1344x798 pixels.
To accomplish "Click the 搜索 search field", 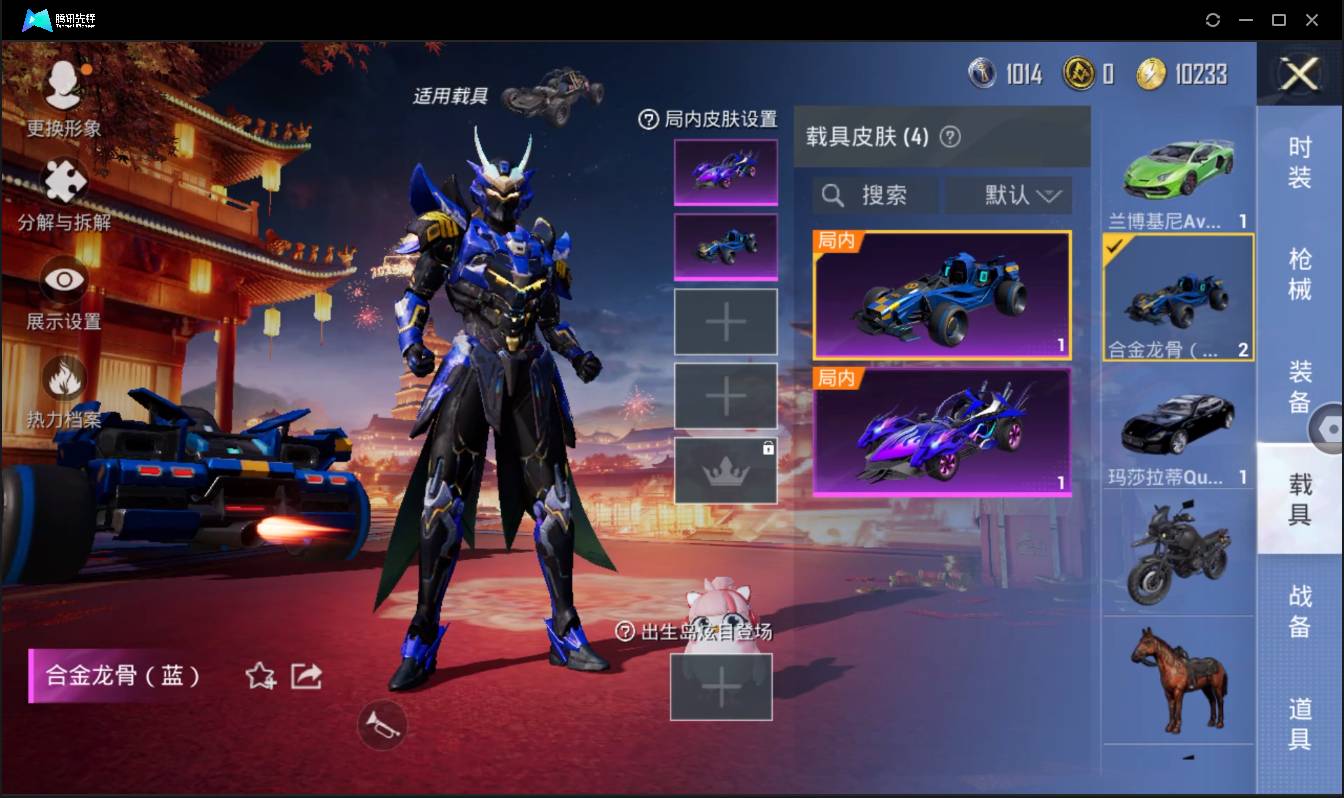I will [x=877, y=195].
